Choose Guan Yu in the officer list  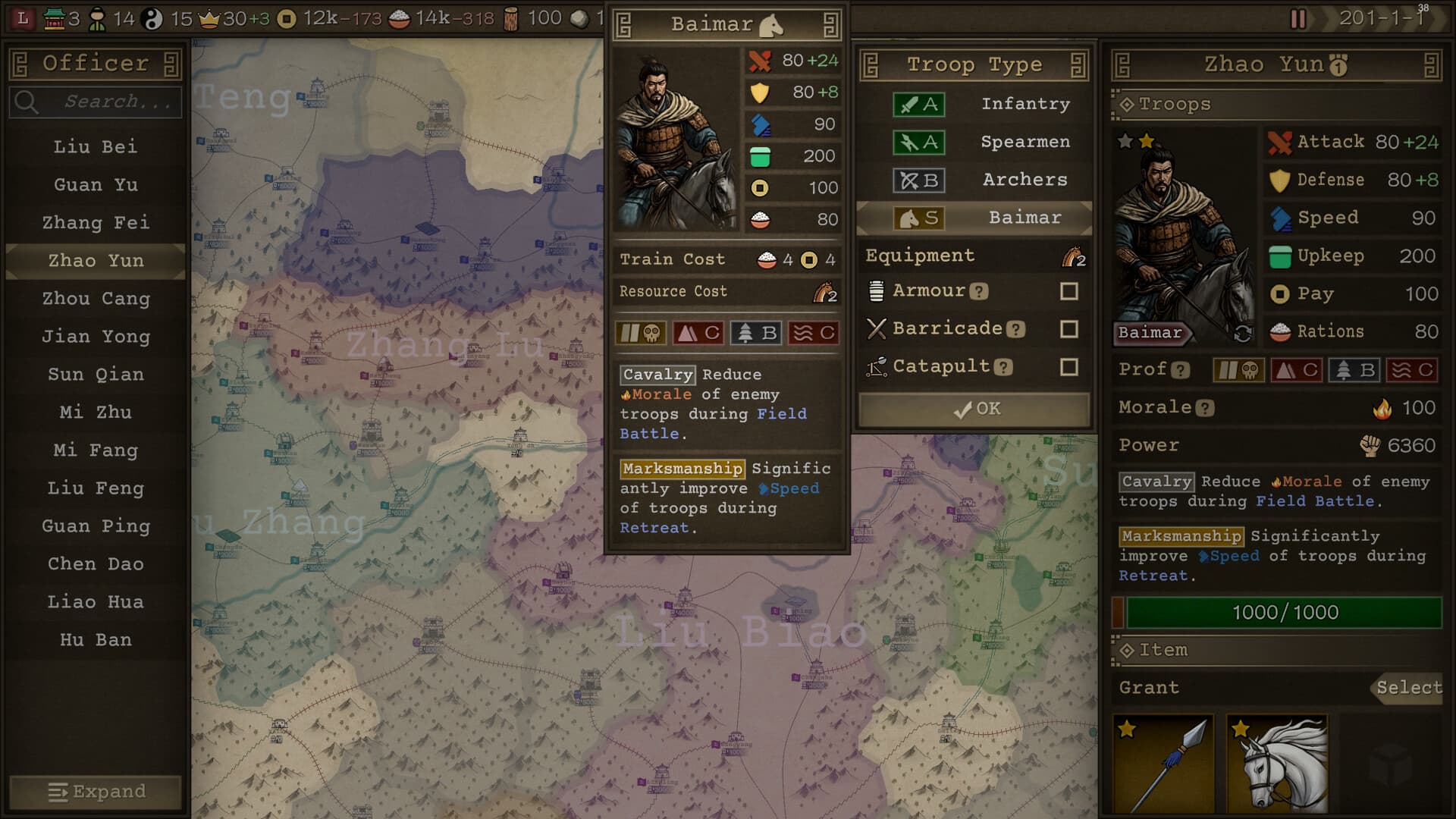pos(96,184)
